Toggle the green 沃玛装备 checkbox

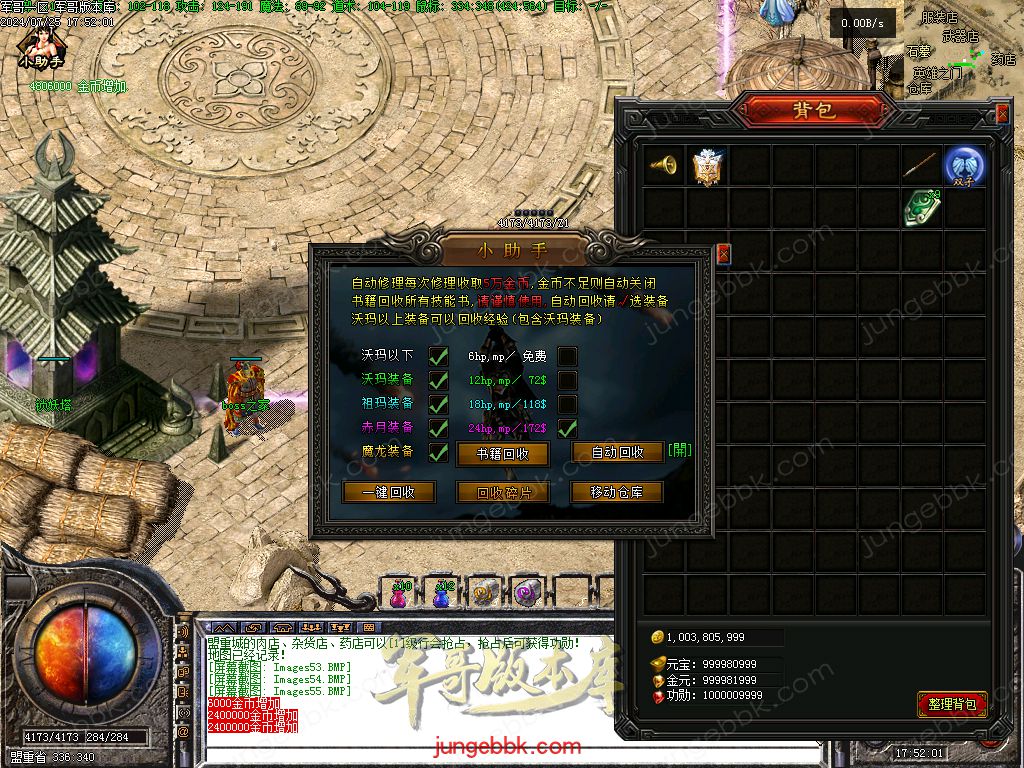pos(438,380)
